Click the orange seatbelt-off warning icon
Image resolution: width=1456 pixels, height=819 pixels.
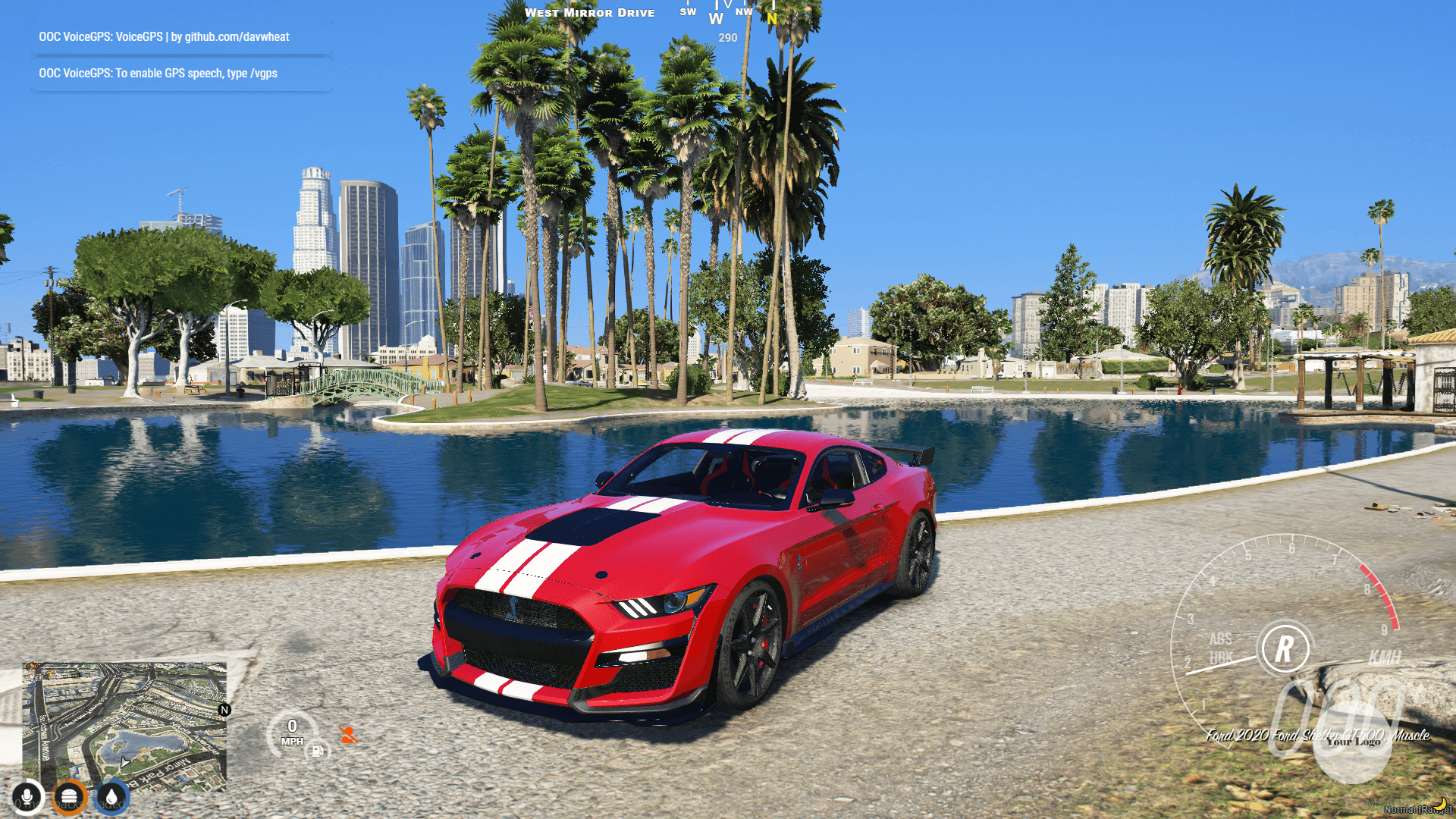349,735
